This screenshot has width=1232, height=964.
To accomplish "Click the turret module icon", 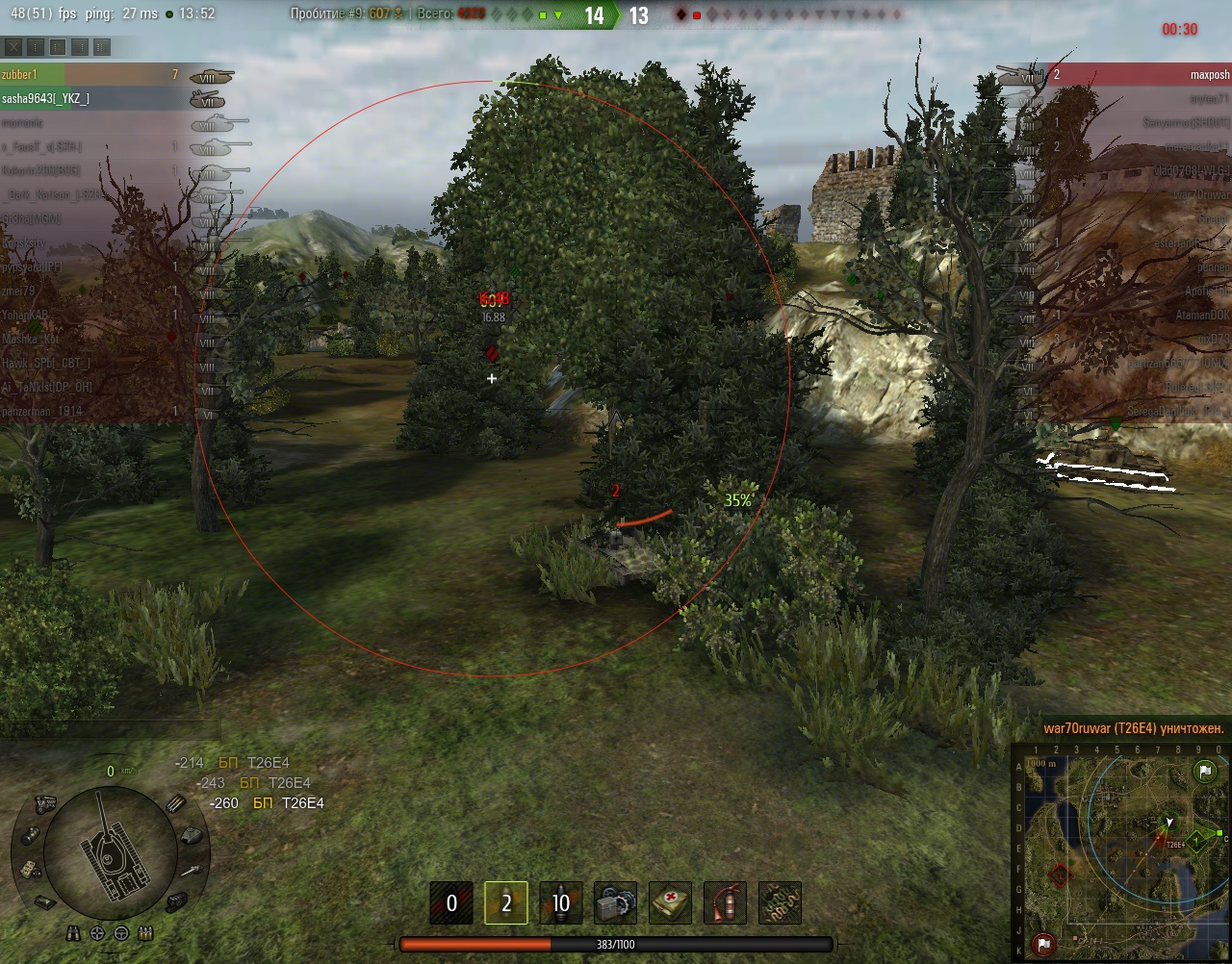I will [x=191, y=834].
